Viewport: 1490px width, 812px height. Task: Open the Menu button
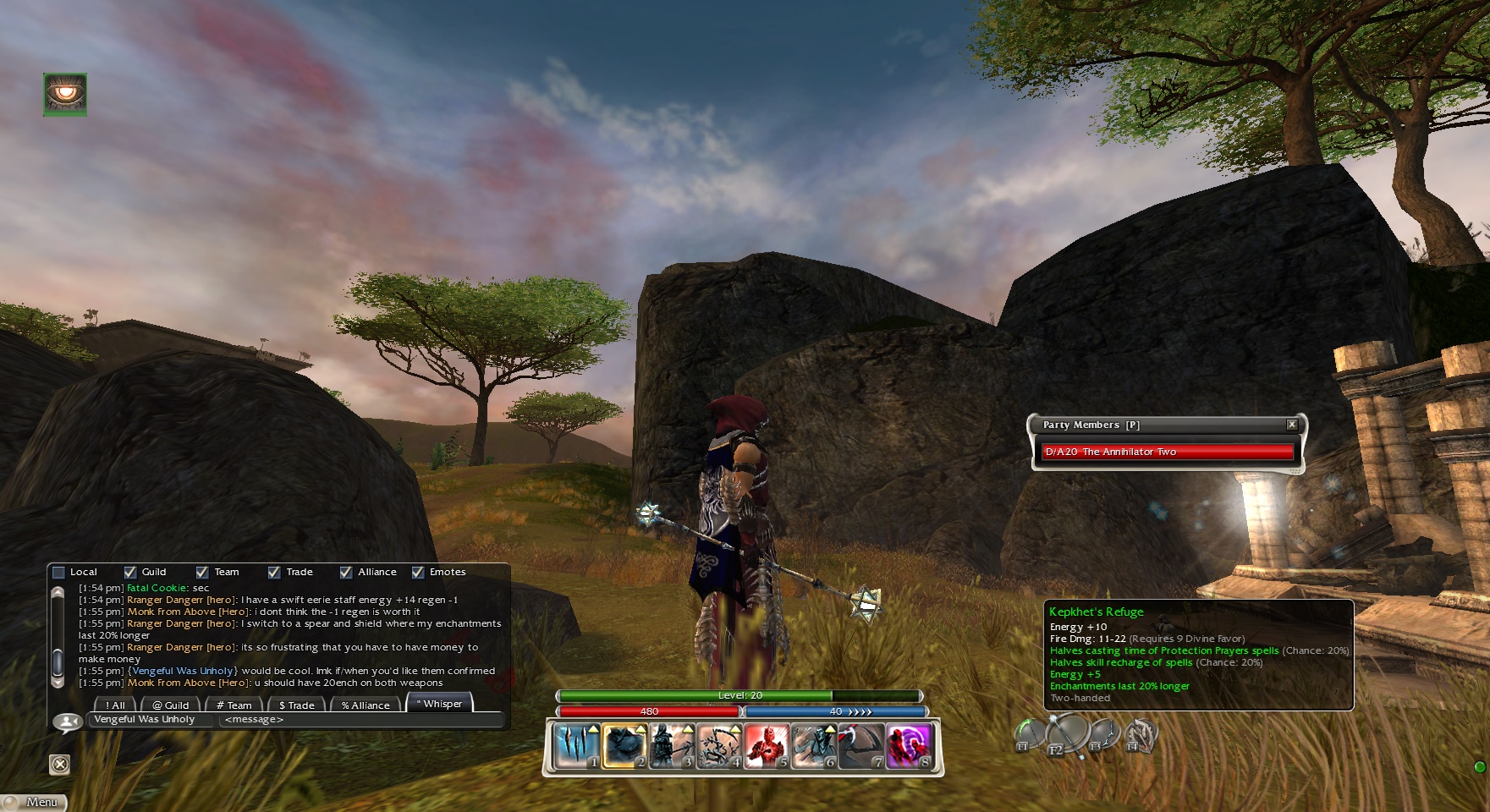coord(34,802)
